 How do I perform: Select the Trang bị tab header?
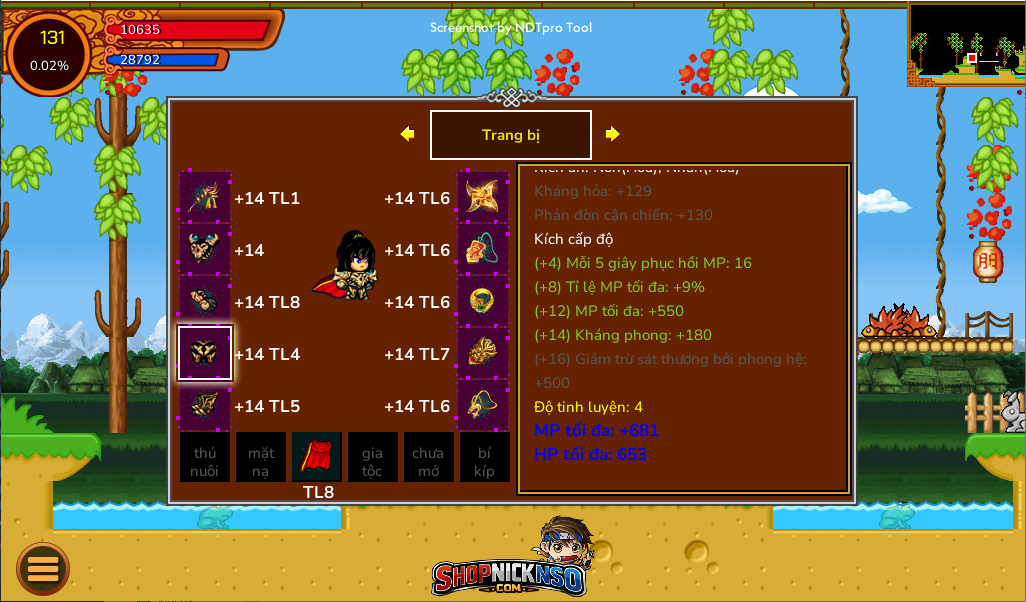pos(510,135)
